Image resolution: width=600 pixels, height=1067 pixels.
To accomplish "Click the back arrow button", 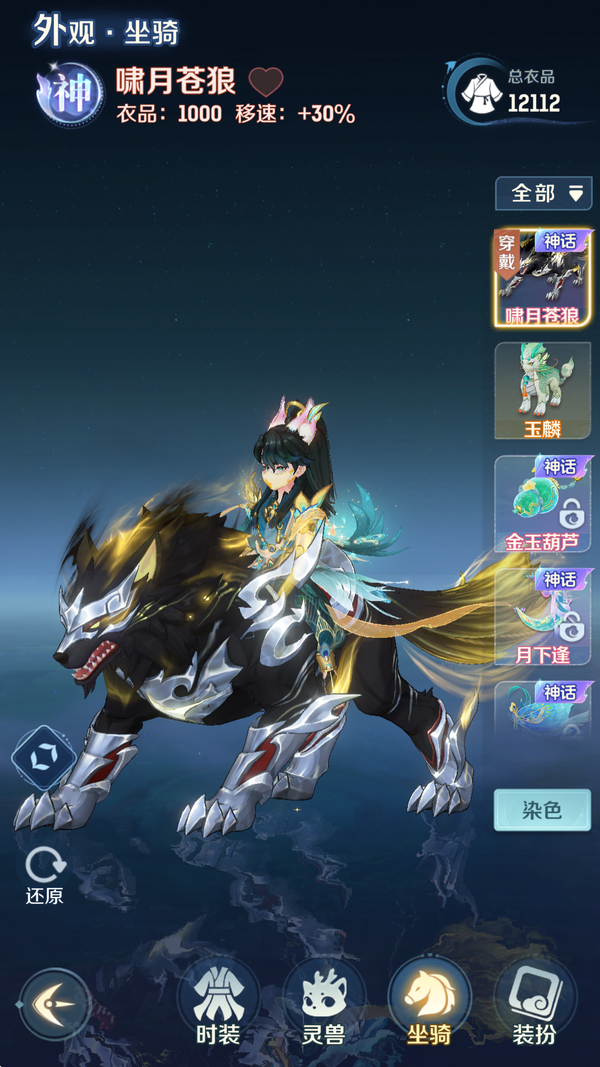I will [55, 1003].
